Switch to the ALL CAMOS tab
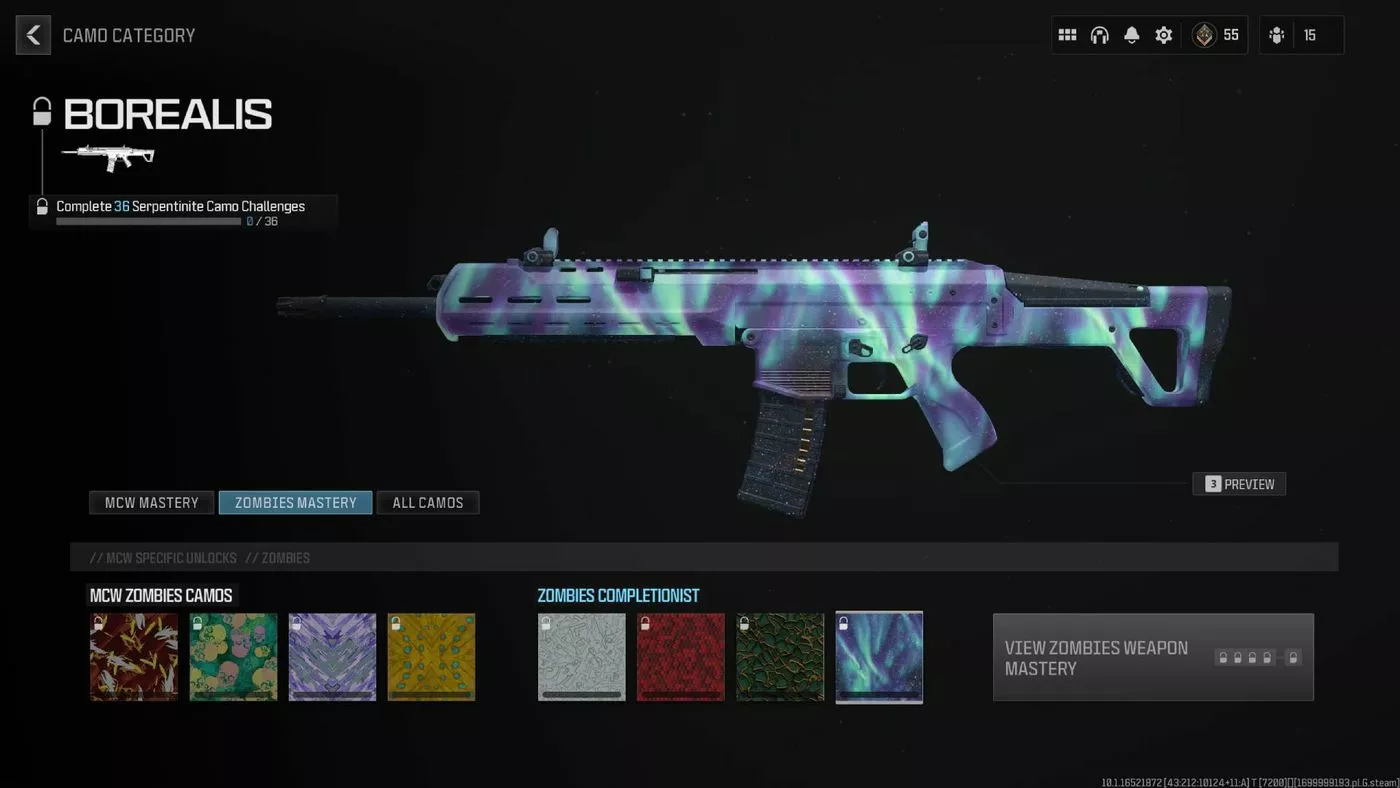This screenshot has height=788, width=1400. tap(428, 502)
